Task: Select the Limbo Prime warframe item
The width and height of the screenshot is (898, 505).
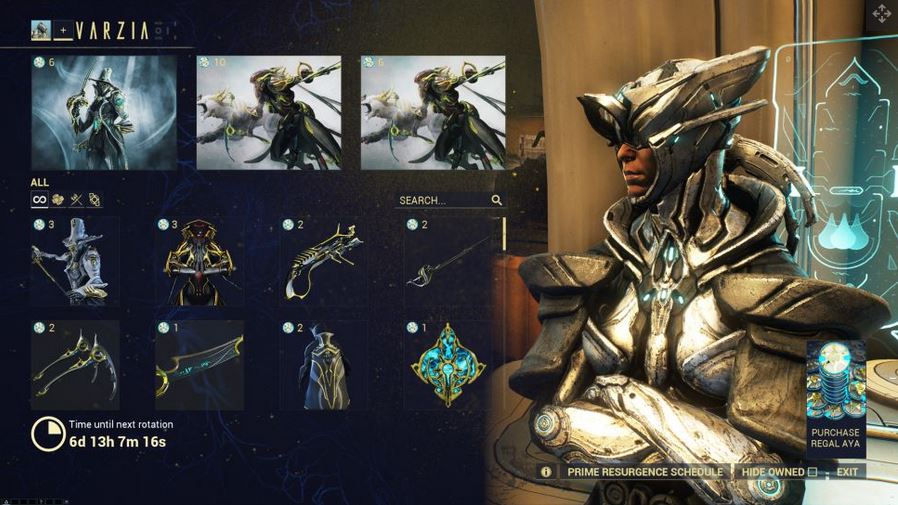Action: (75, 262)
